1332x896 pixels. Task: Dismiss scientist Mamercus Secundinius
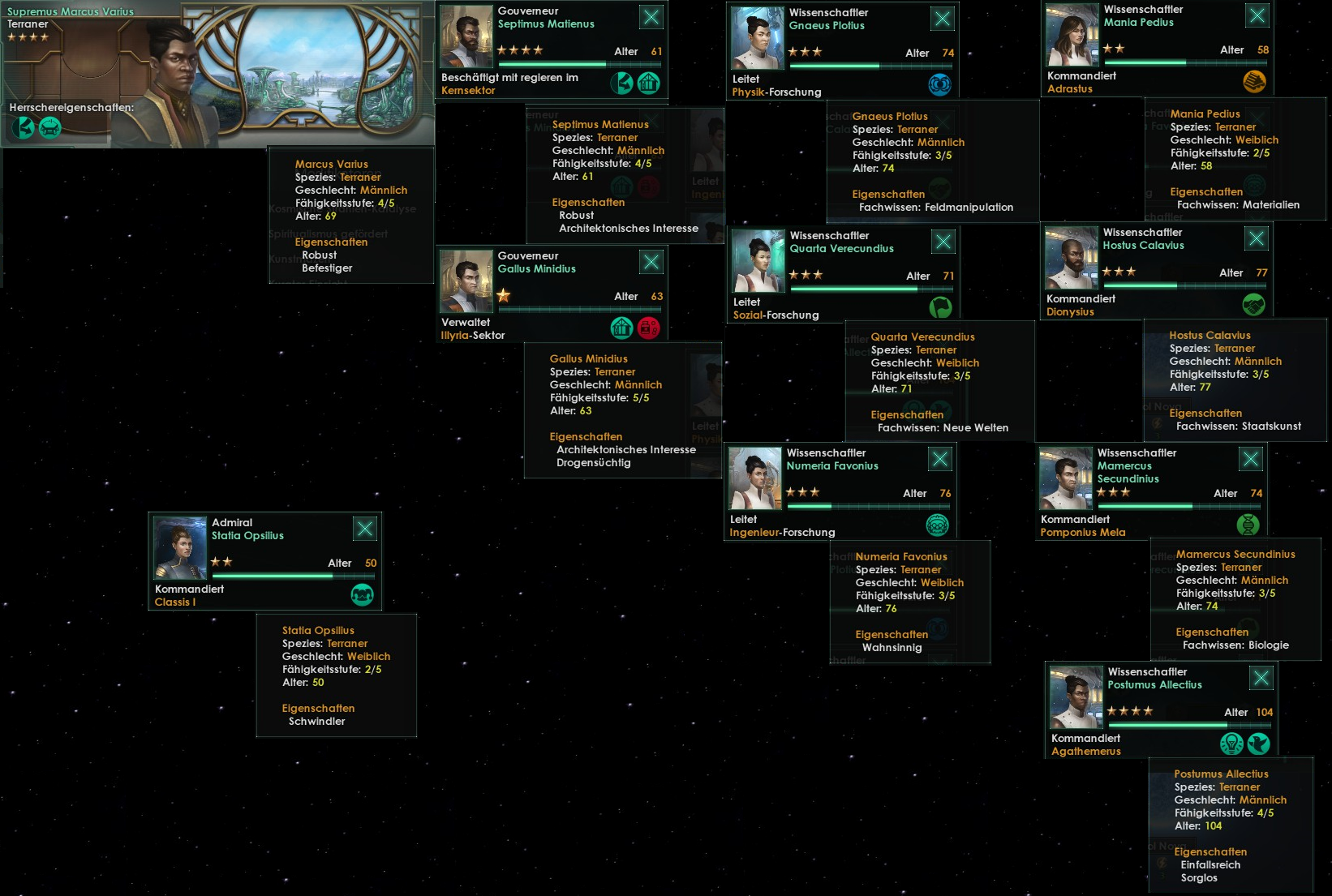(x=1250, y=459)
